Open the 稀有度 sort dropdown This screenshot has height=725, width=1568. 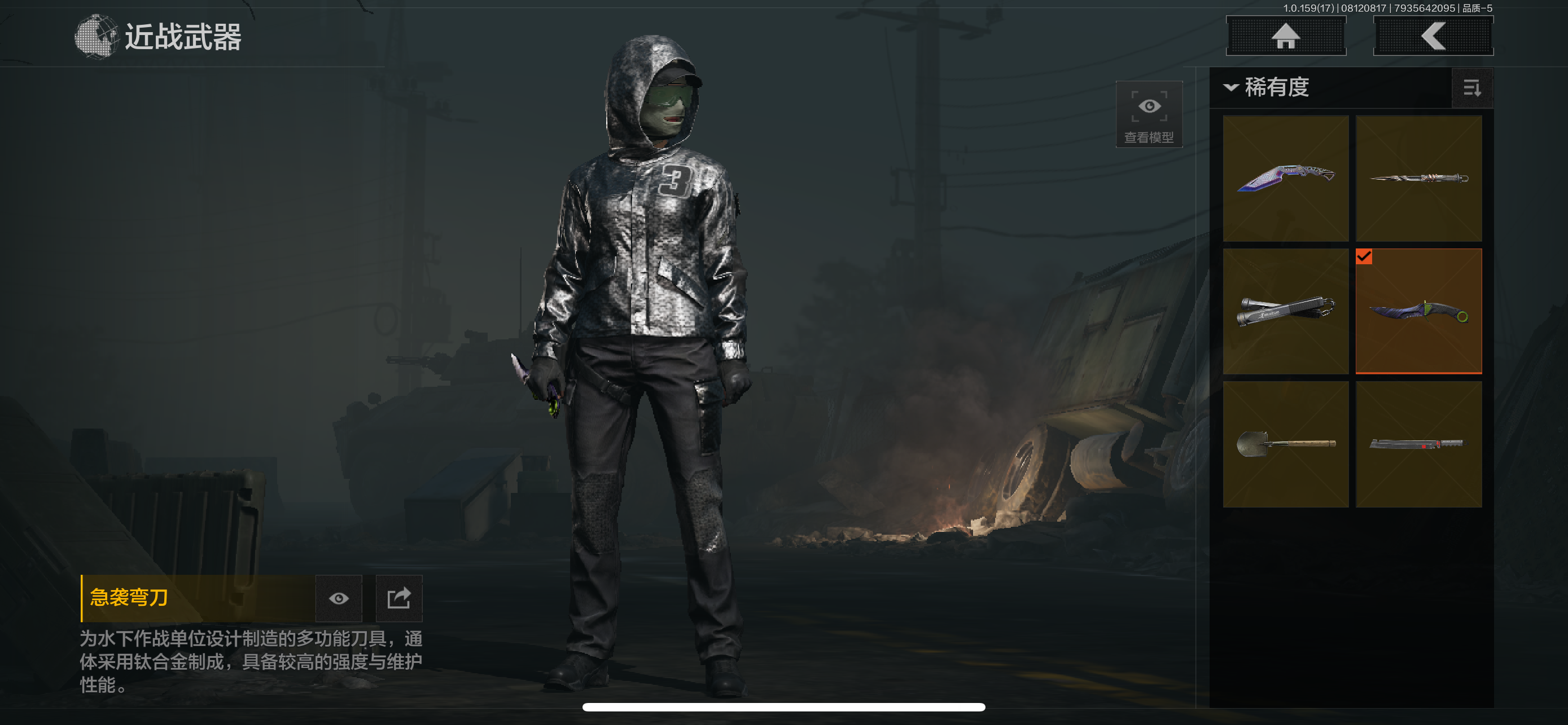tap(1267, 88)
